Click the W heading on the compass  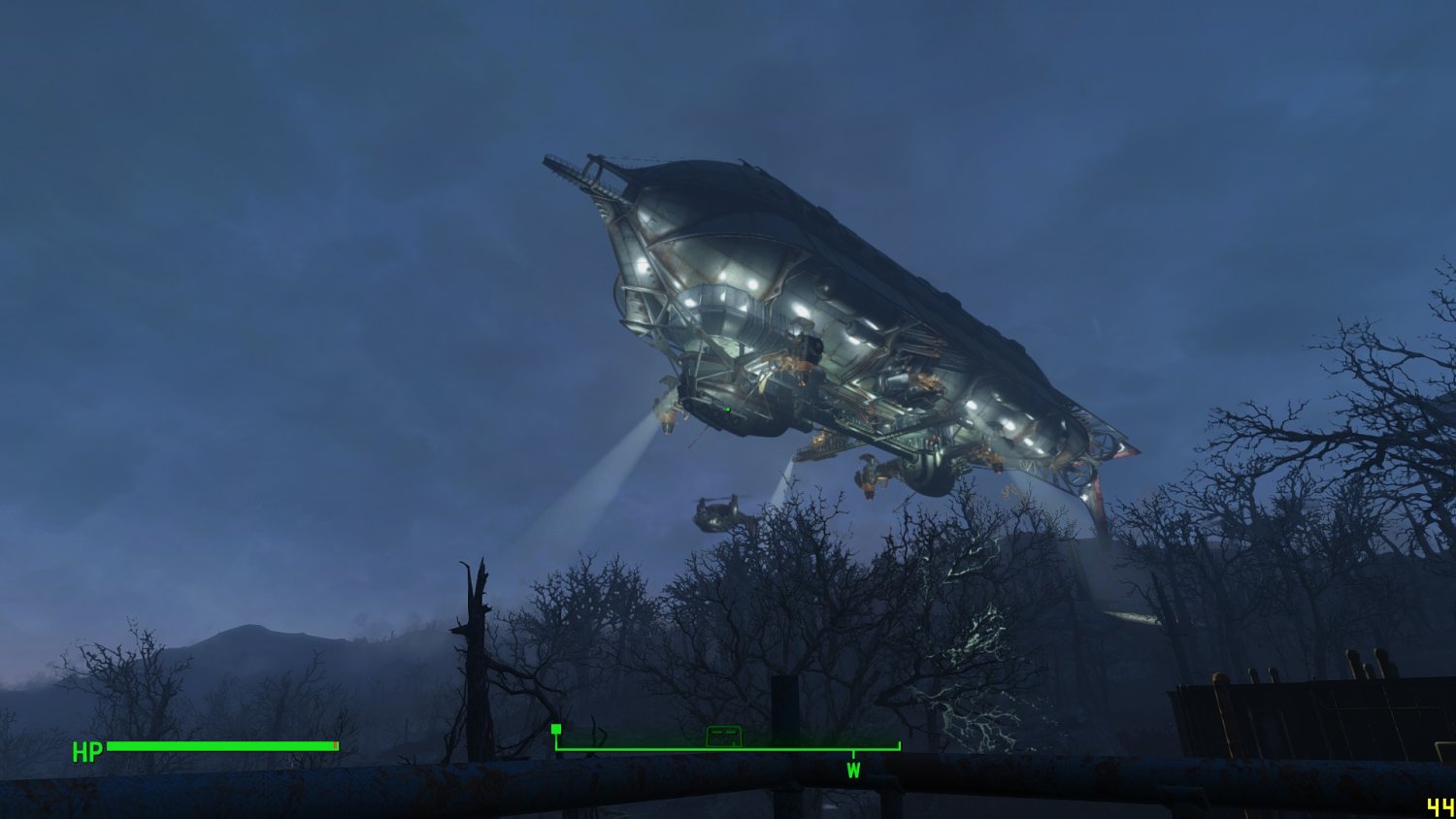coord(853,770)
